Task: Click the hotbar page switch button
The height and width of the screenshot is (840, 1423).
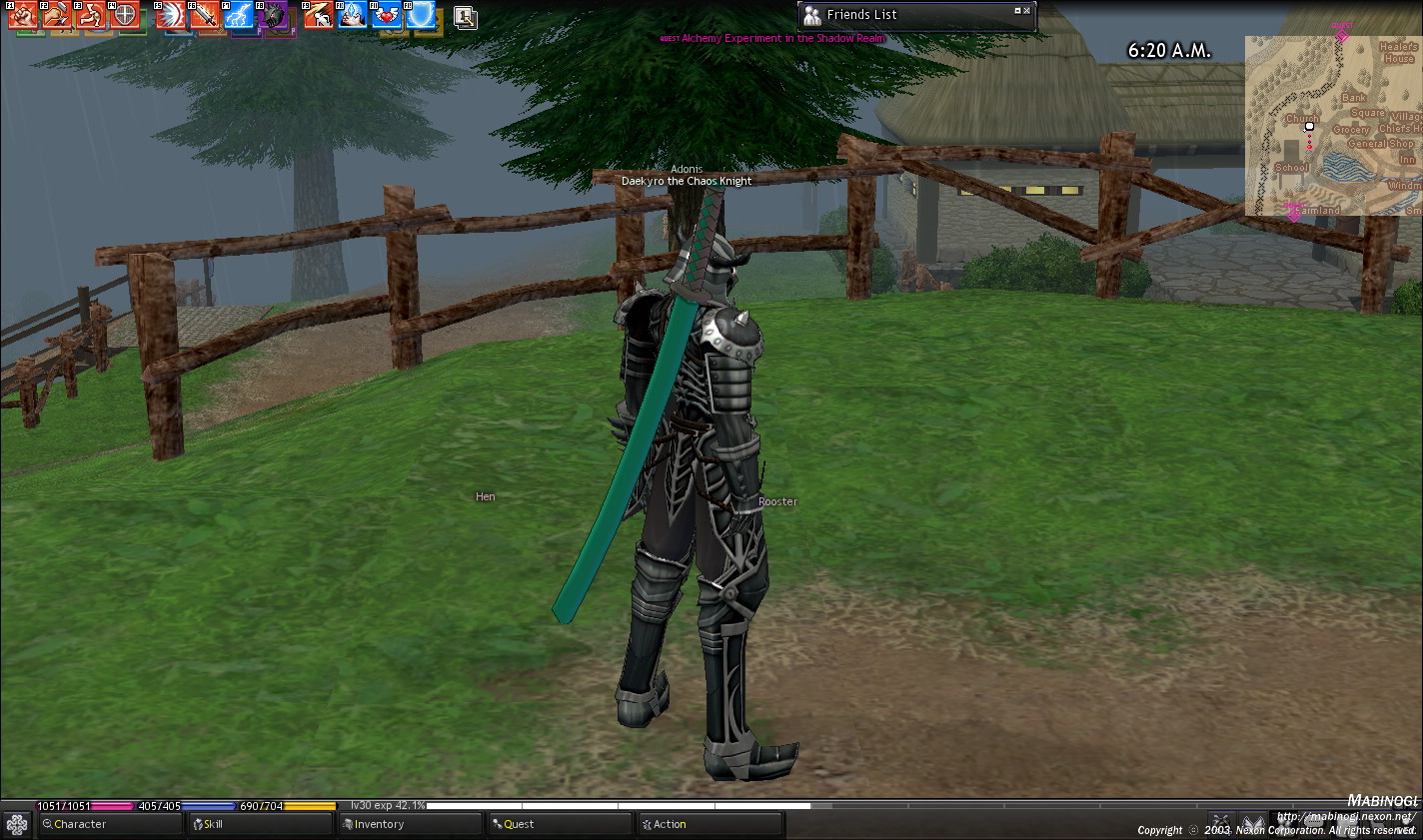Action: [x=465, y=17]
